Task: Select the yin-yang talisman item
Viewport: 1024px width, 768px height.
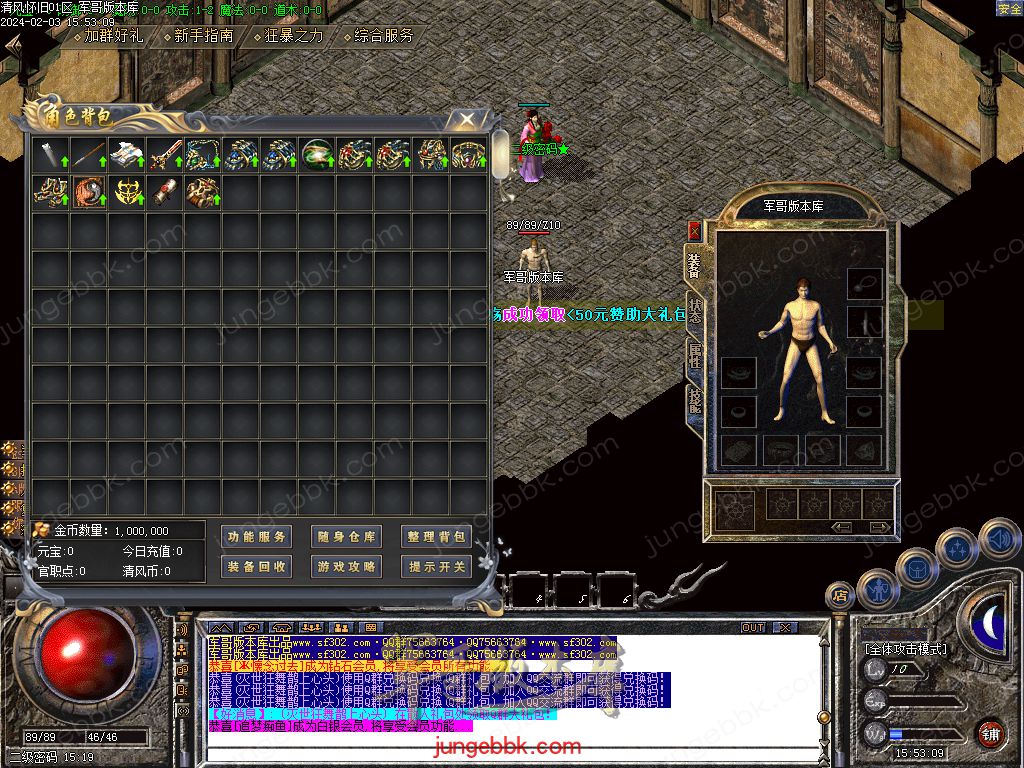Action: 88,192
